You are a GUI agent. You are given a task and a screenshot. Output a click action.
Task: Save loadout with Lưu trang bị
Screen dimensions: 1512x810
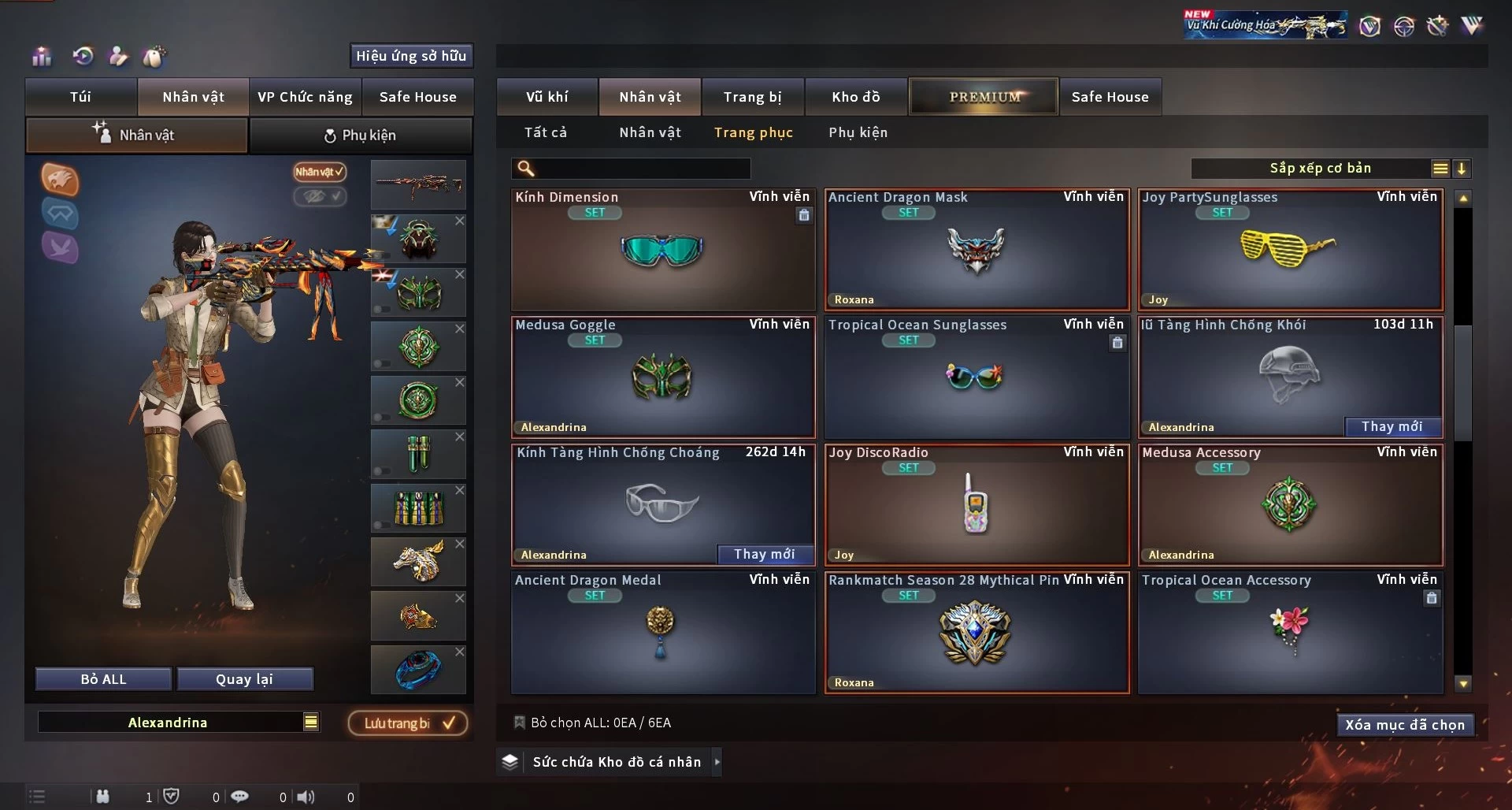click(x=407, y=723)
